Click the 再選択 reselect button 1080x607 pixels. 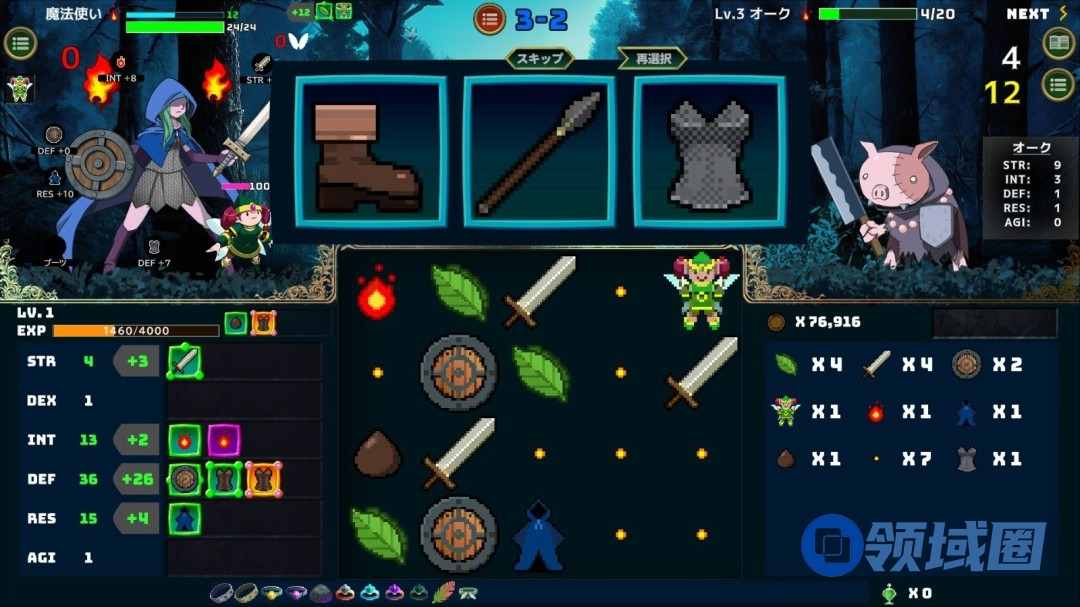653,58
